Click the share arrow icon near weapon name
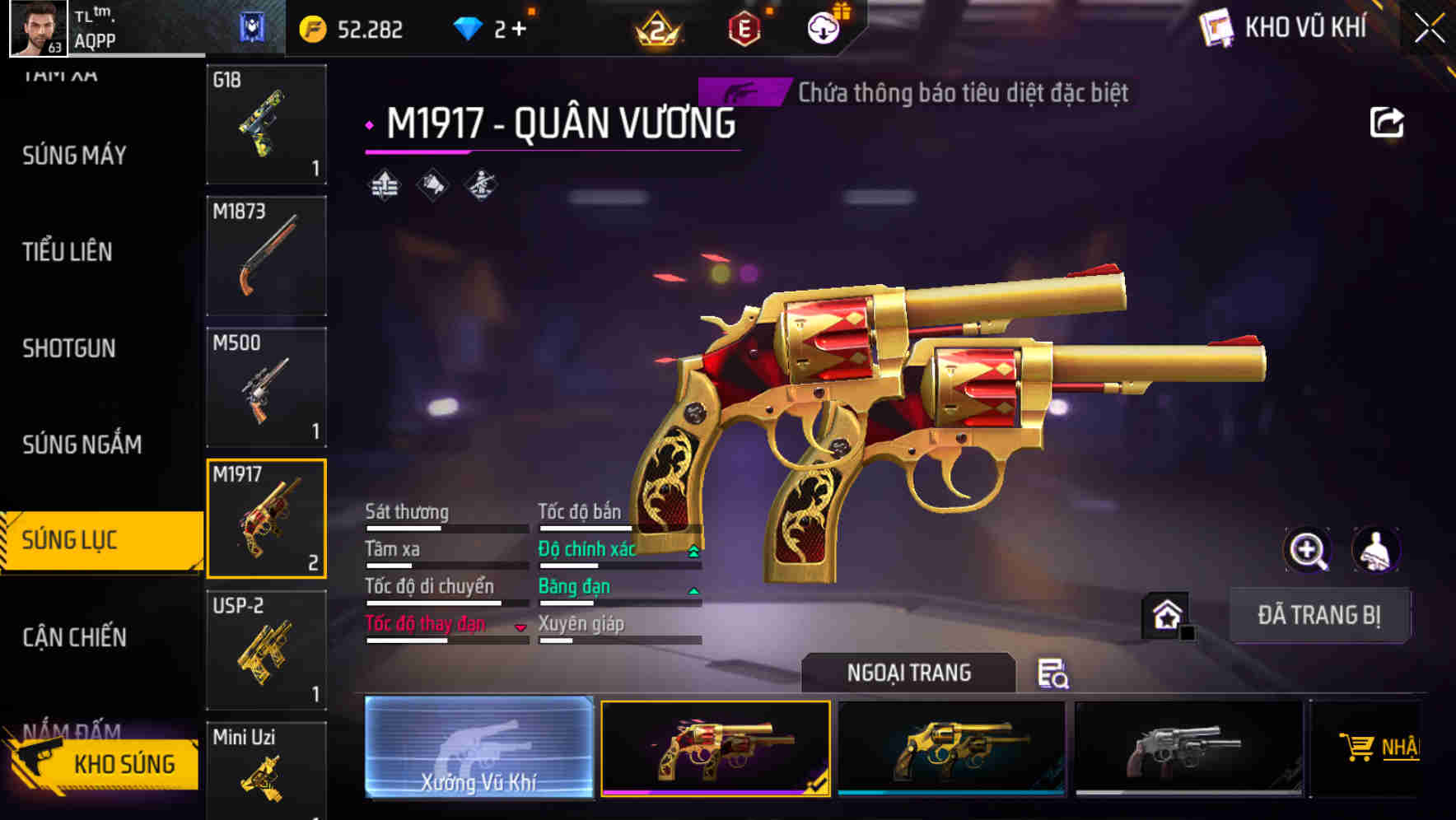 1388,122
